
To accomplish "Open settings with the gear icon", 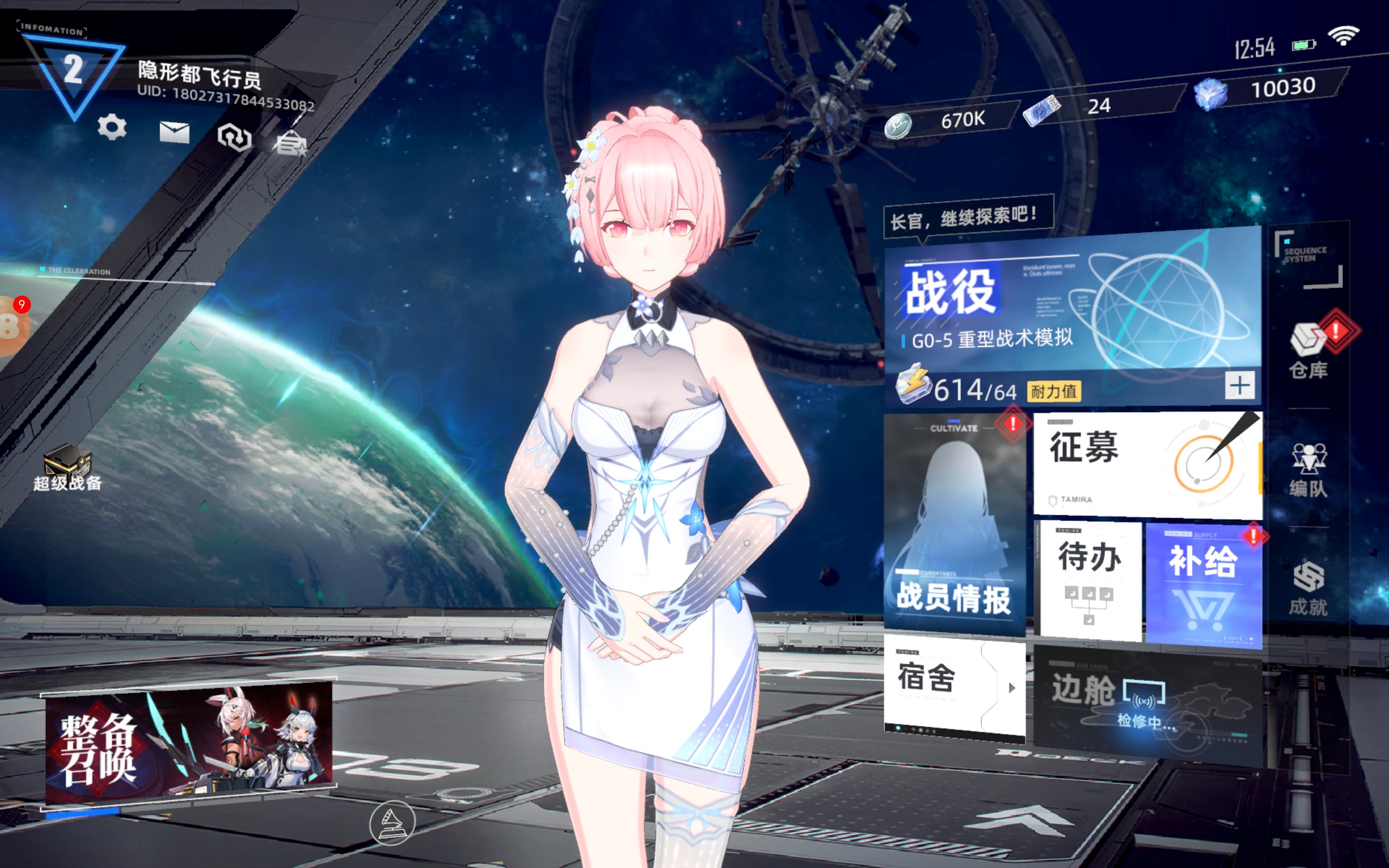I will coord(112,127).
